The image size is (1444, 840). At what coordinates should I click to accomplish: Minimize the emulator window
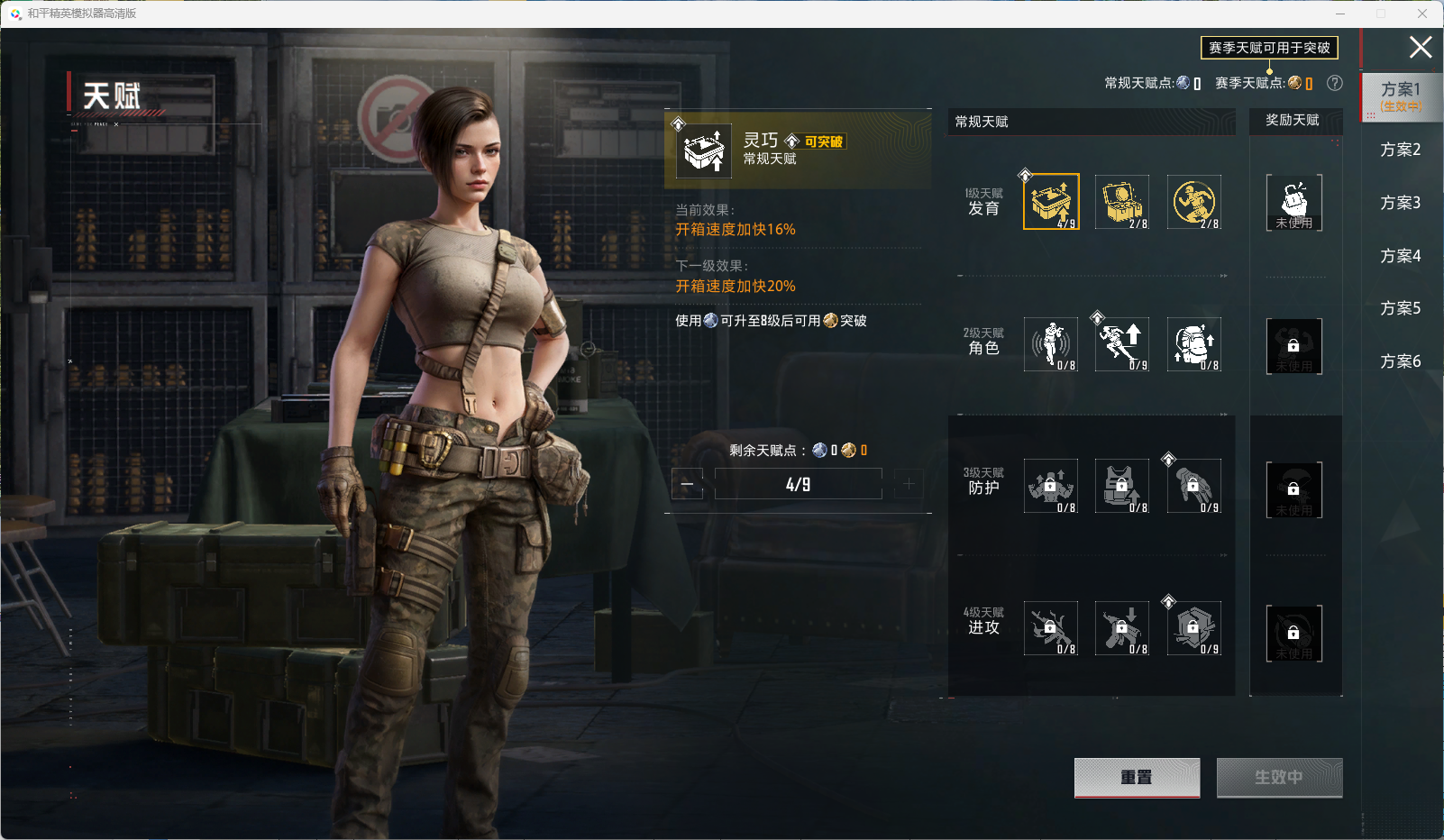tap(1339, 14)
